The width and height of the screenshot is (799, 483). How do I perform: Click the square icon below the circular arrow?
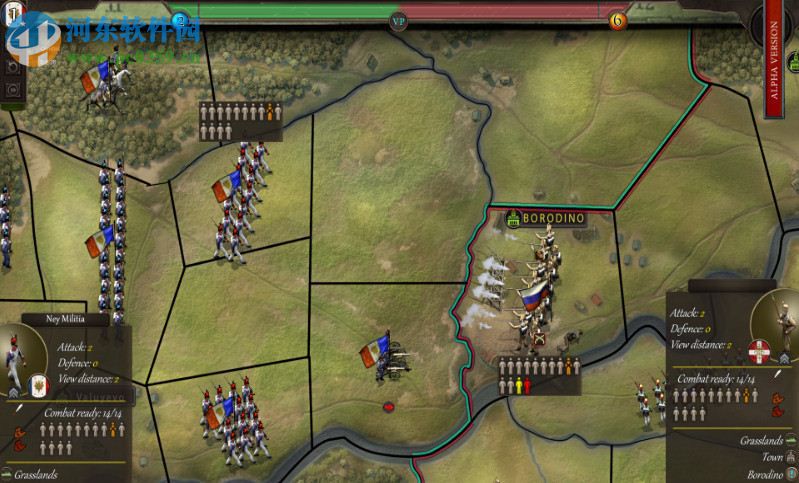(x=13, y=88)
